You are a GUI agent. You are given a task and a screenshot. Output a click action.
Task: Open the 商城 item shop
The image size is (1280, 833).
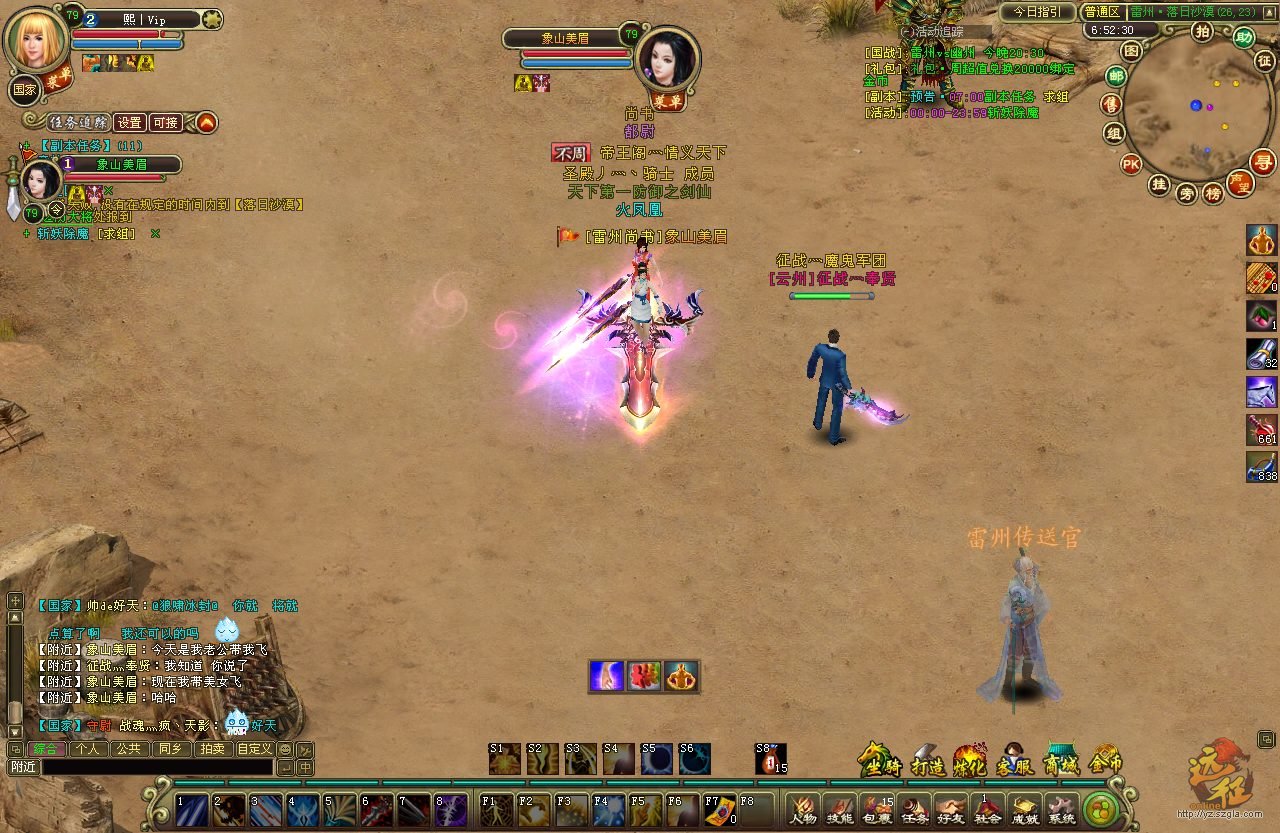1060,762
